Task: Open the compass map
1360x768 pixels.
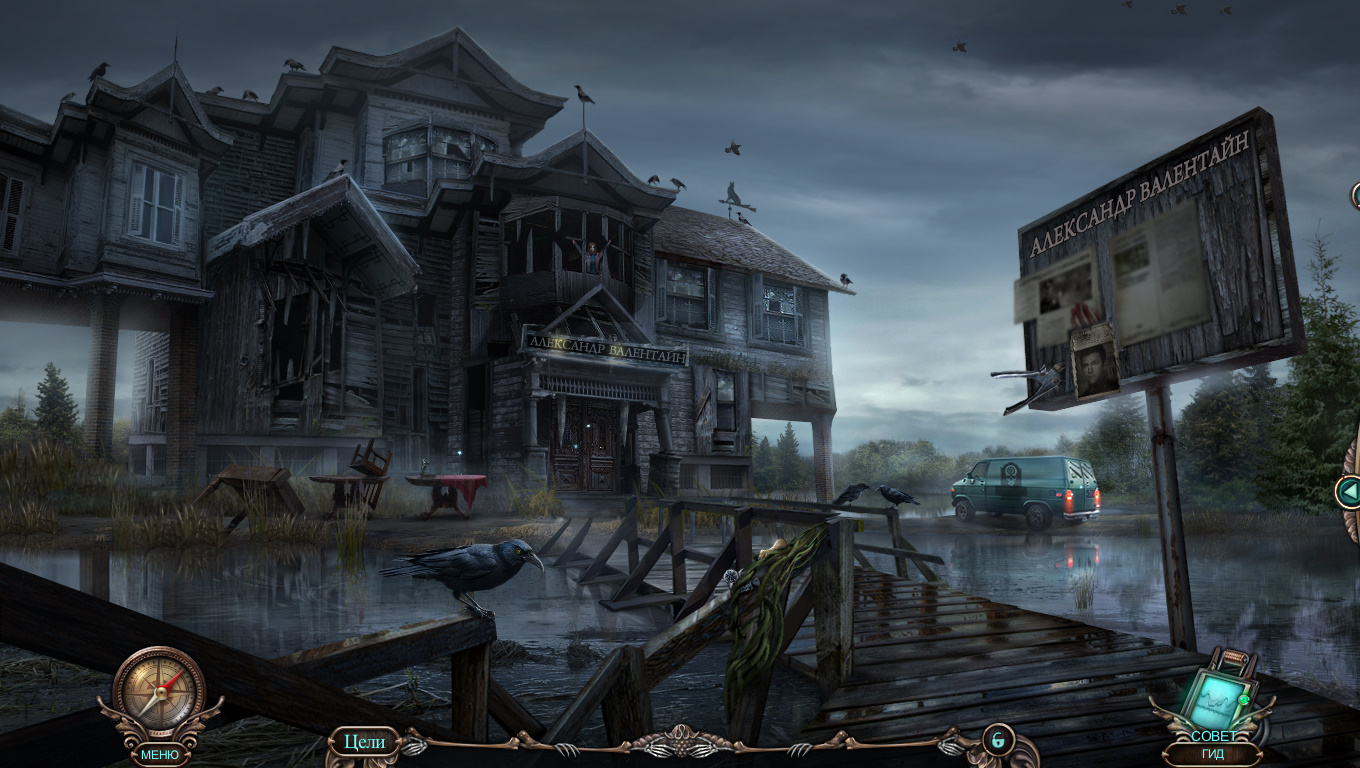Action: coord(159,692)
